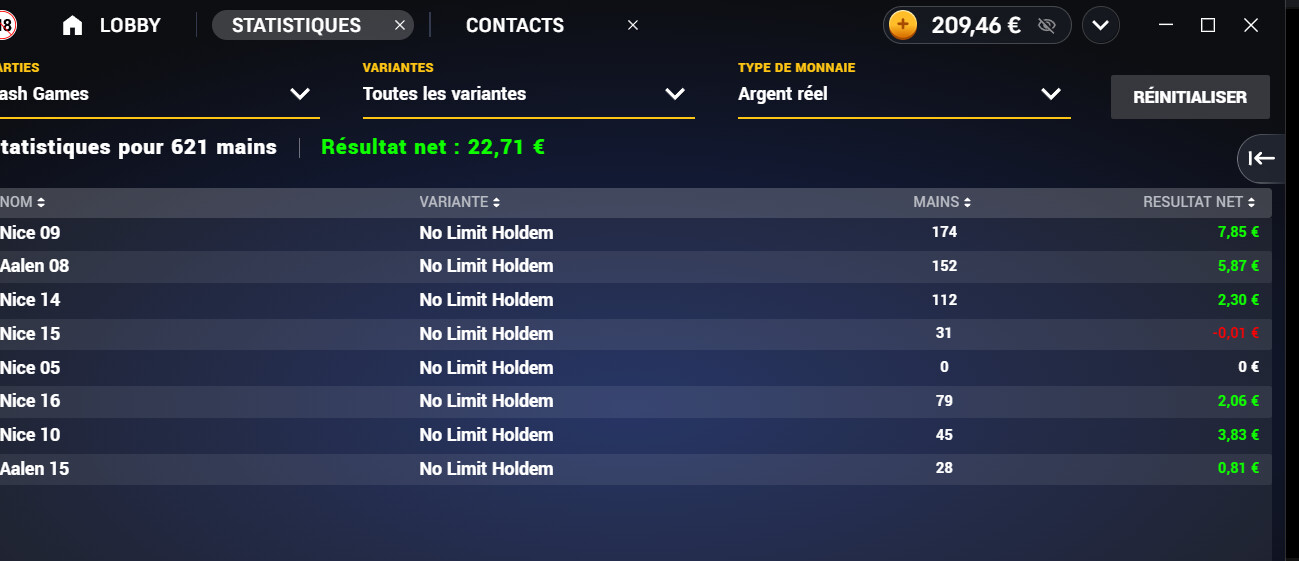1299x561 pixels.
Task: Maximize the application window
Action: (x=1208, y=26)
